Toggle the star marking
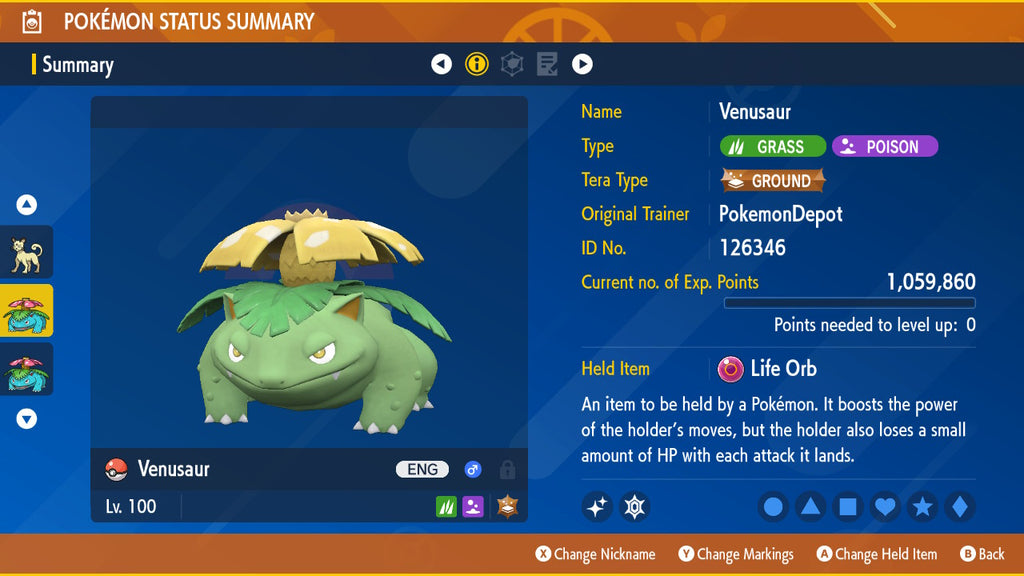This screenshot has width=1024, height=576. (x=922, y=507)
